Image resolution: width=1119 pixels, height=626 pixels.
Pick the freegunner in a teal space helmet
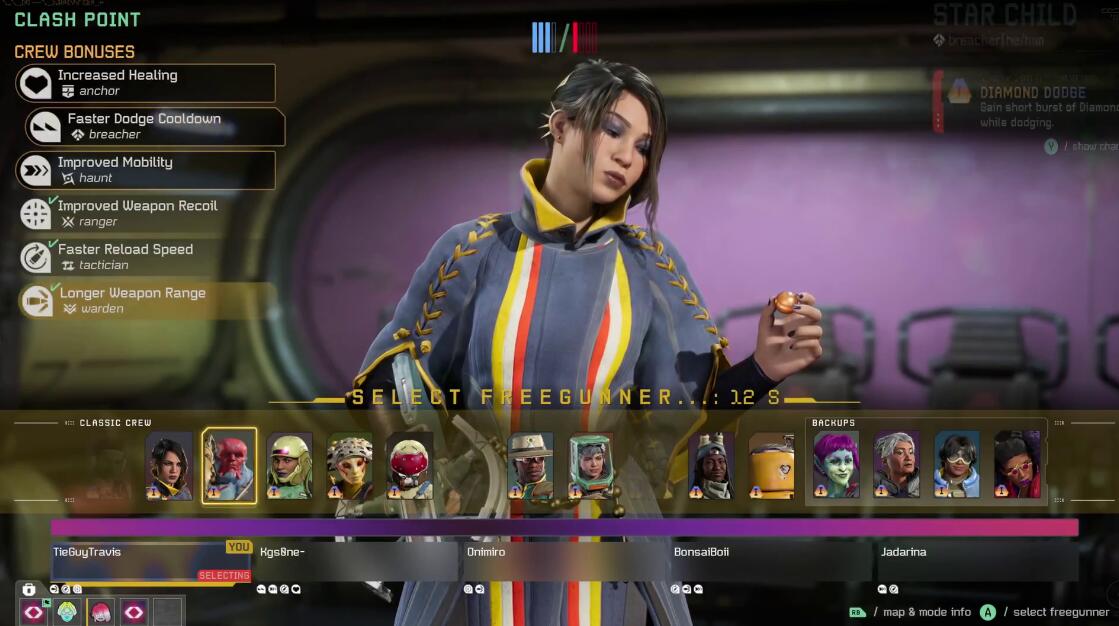(x=591, y=466)
